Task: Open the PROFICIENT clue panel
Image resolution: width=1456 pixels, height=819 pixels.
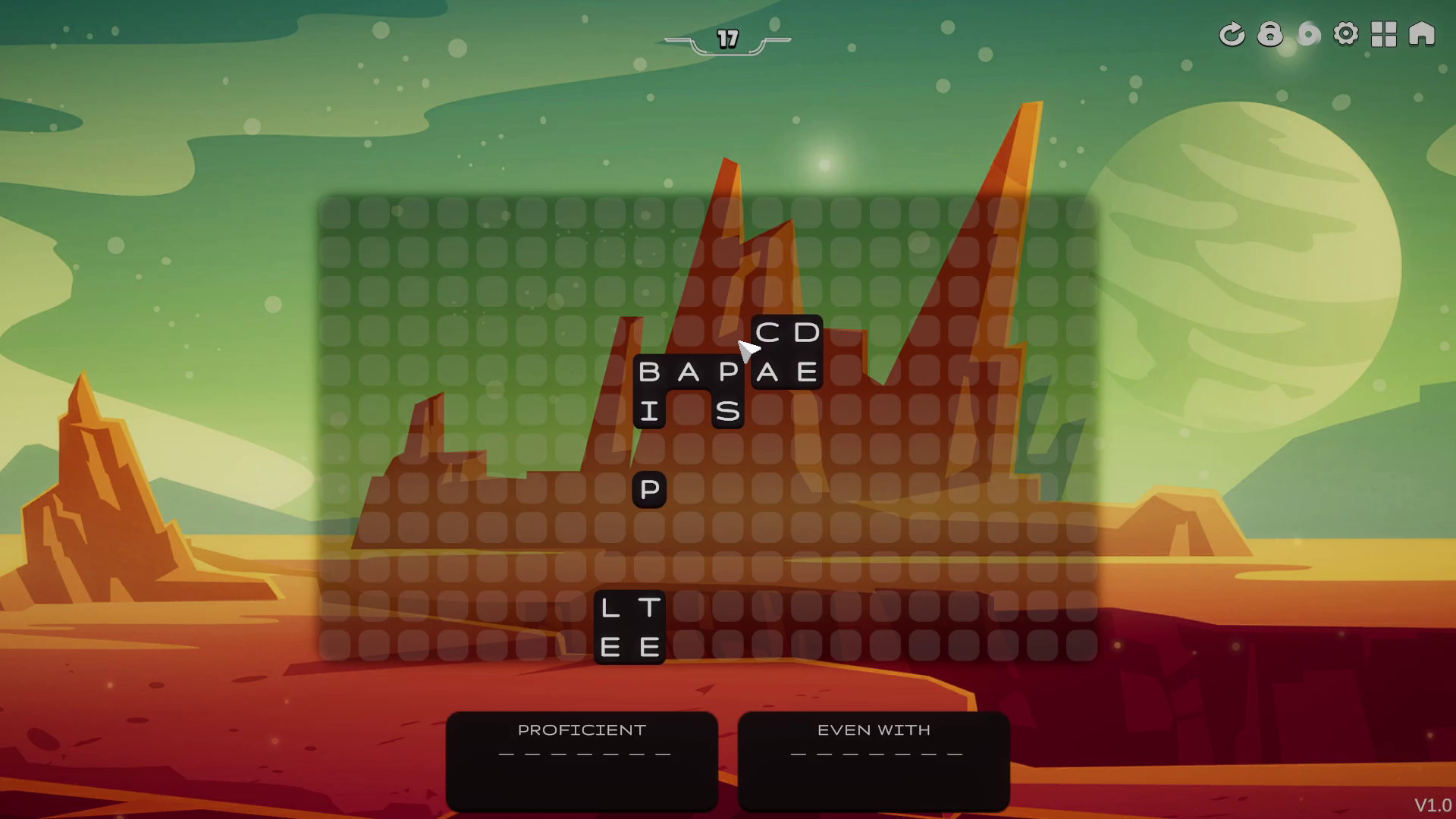Action: [581, 758]
